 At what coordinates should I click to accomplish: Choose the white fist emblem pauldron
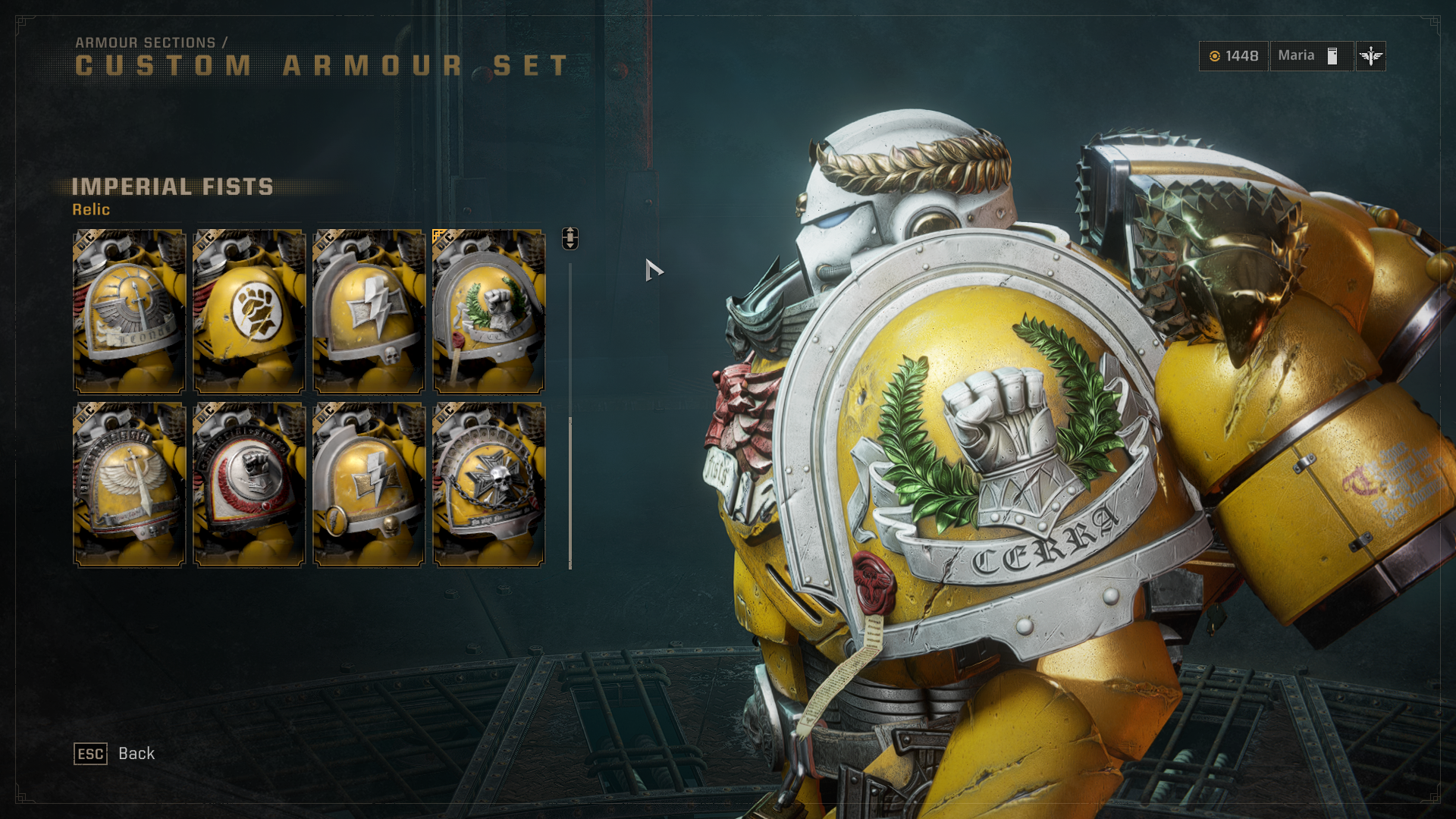[249, 311]
